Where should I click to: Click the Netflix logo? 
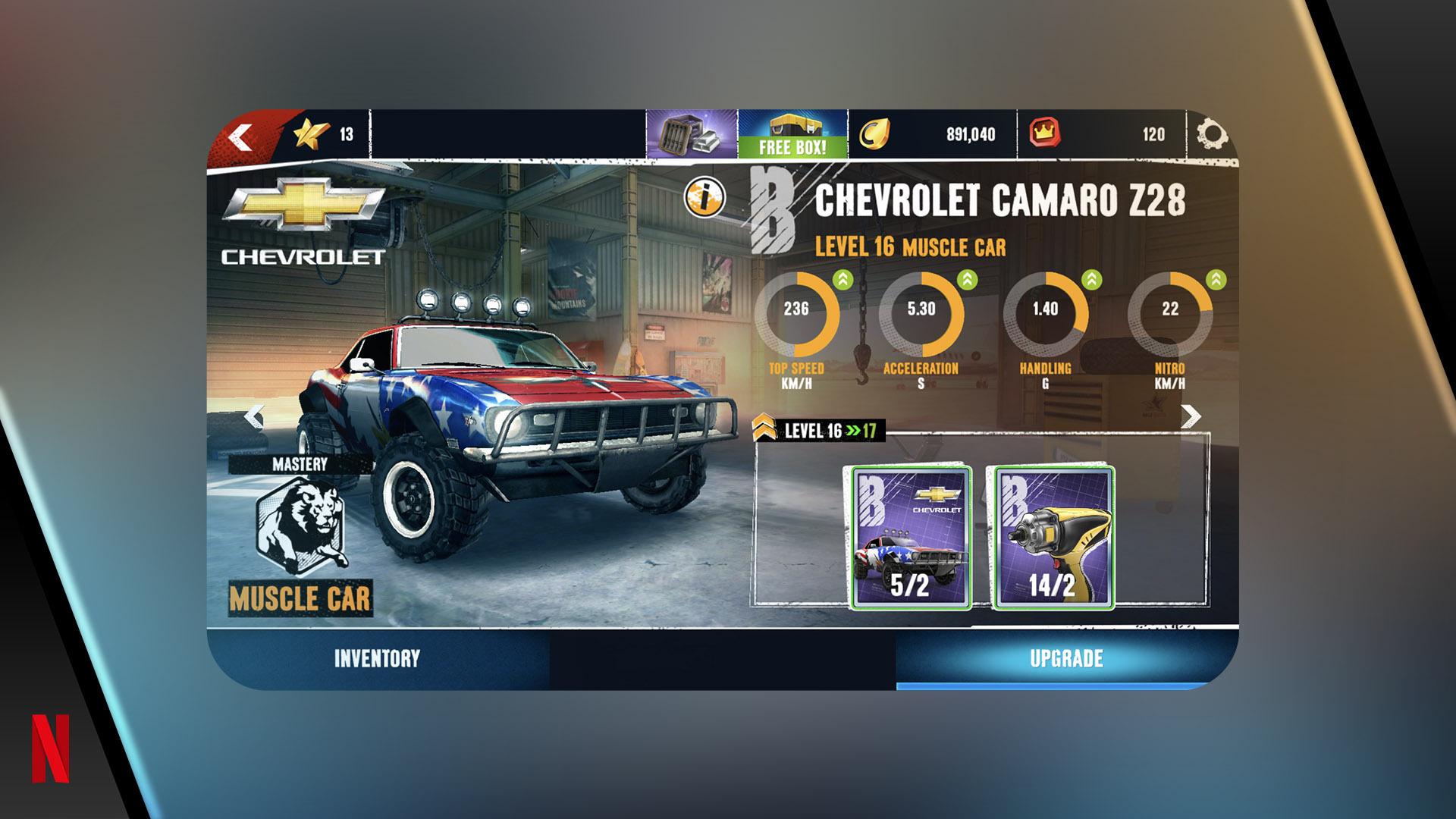[x=50, y=748]
